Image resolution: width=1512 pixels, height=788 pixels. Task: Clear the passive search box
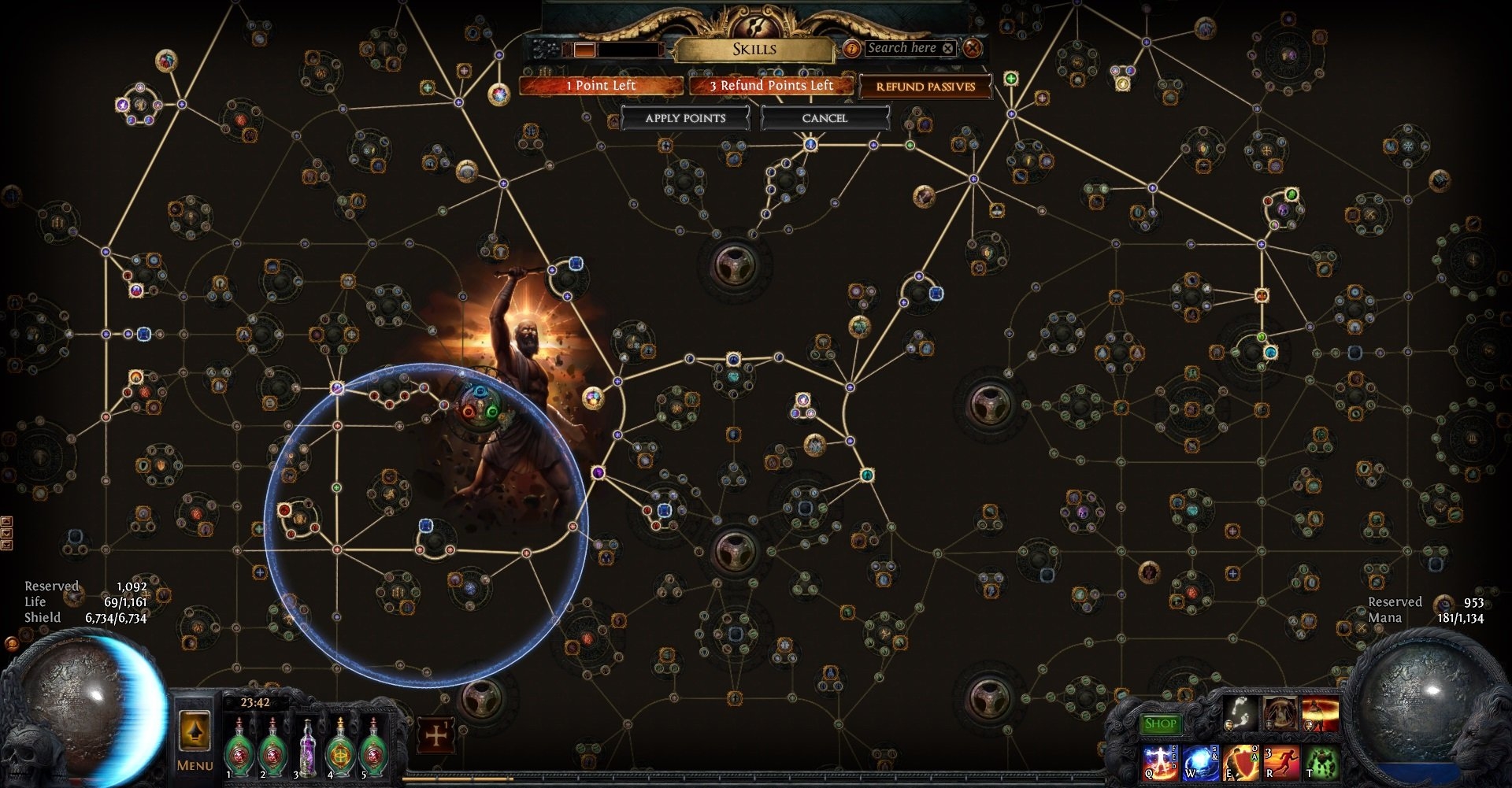(948, 49)
